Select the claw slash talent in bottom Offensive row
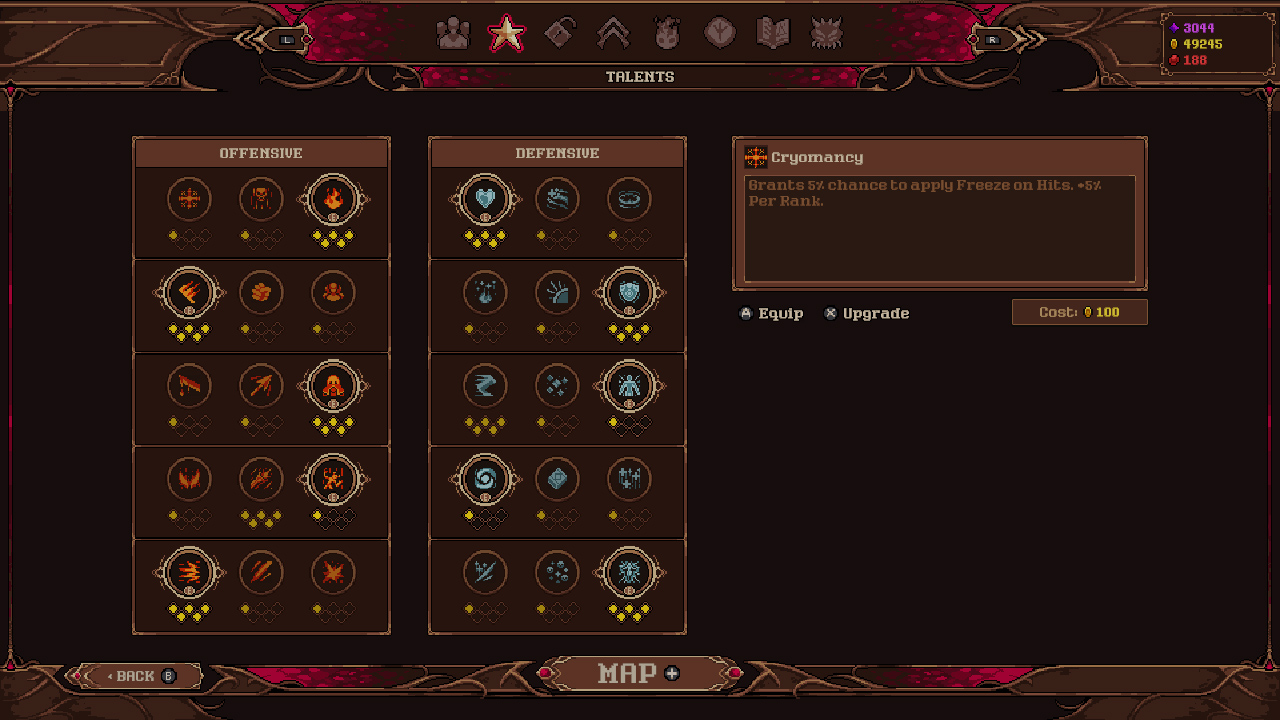This screenshot has width=1280, height=720. (x=262, y=572)
